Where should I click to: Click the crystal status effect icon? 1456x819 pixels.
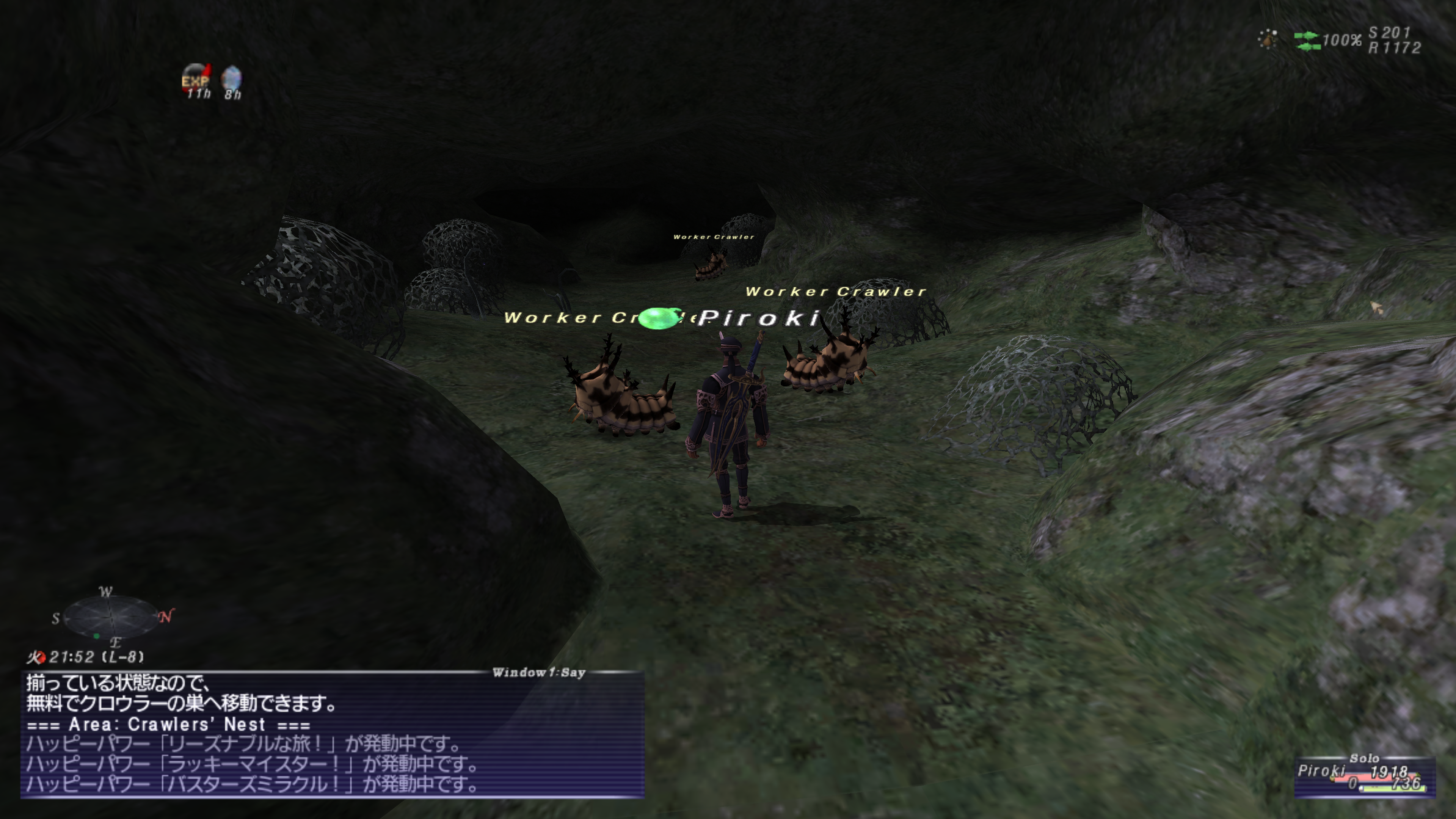coord(232,78)
